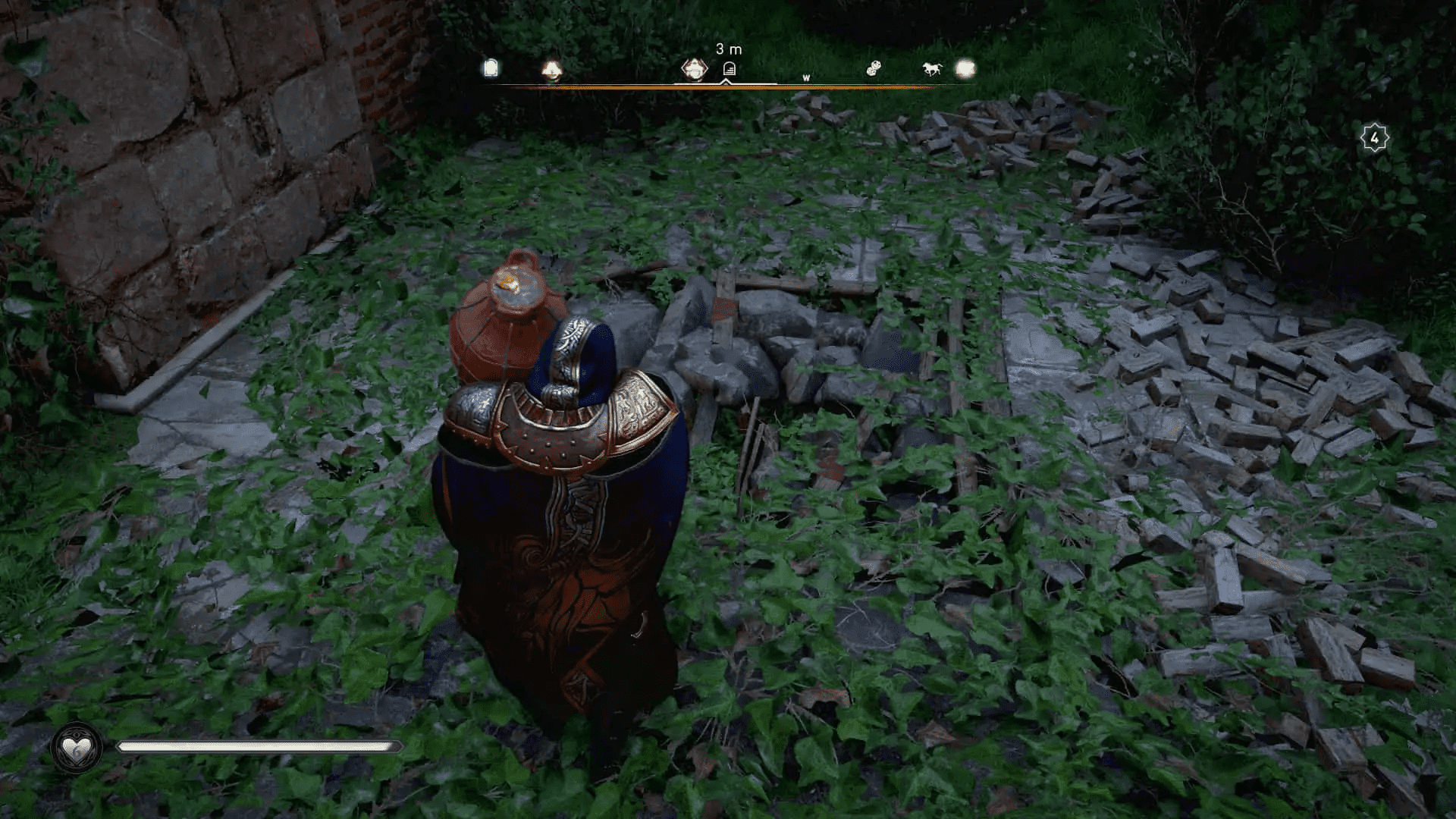Image resolution: width=1456 pixels, height=819 pixels.
Task: Toggle the power level 4 badge on the right
Action: click(1374, 136)
